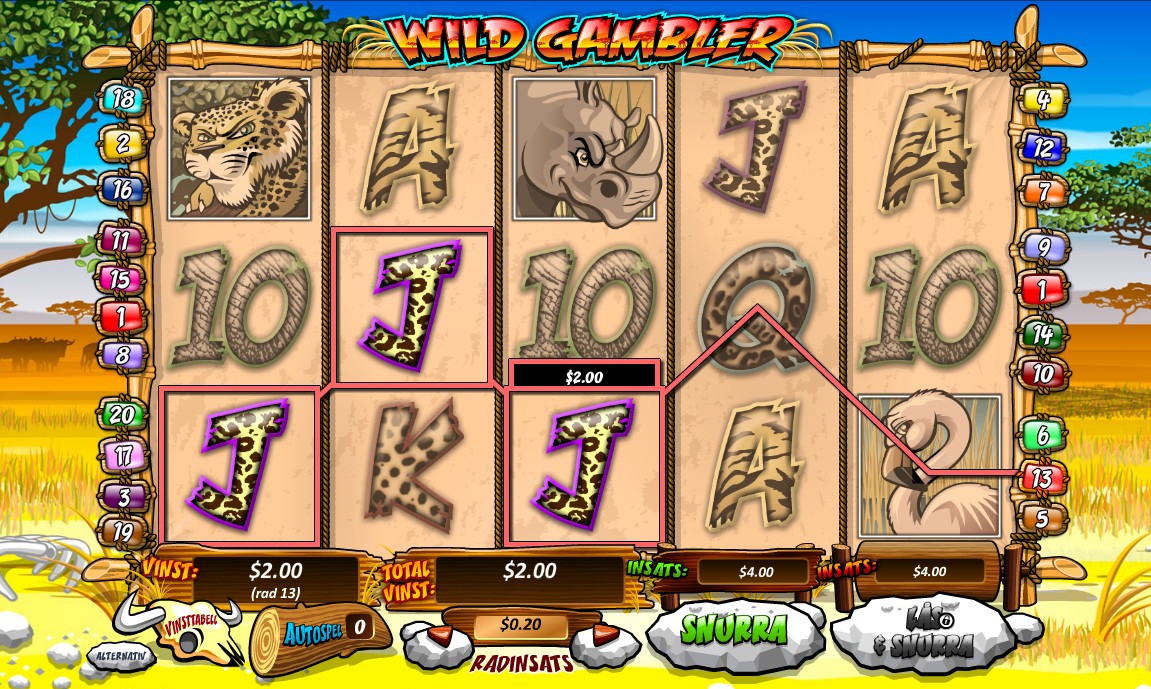Click the K symbol tile
The width and height of the screenshot is (1151, 689).
click(411, 467)
